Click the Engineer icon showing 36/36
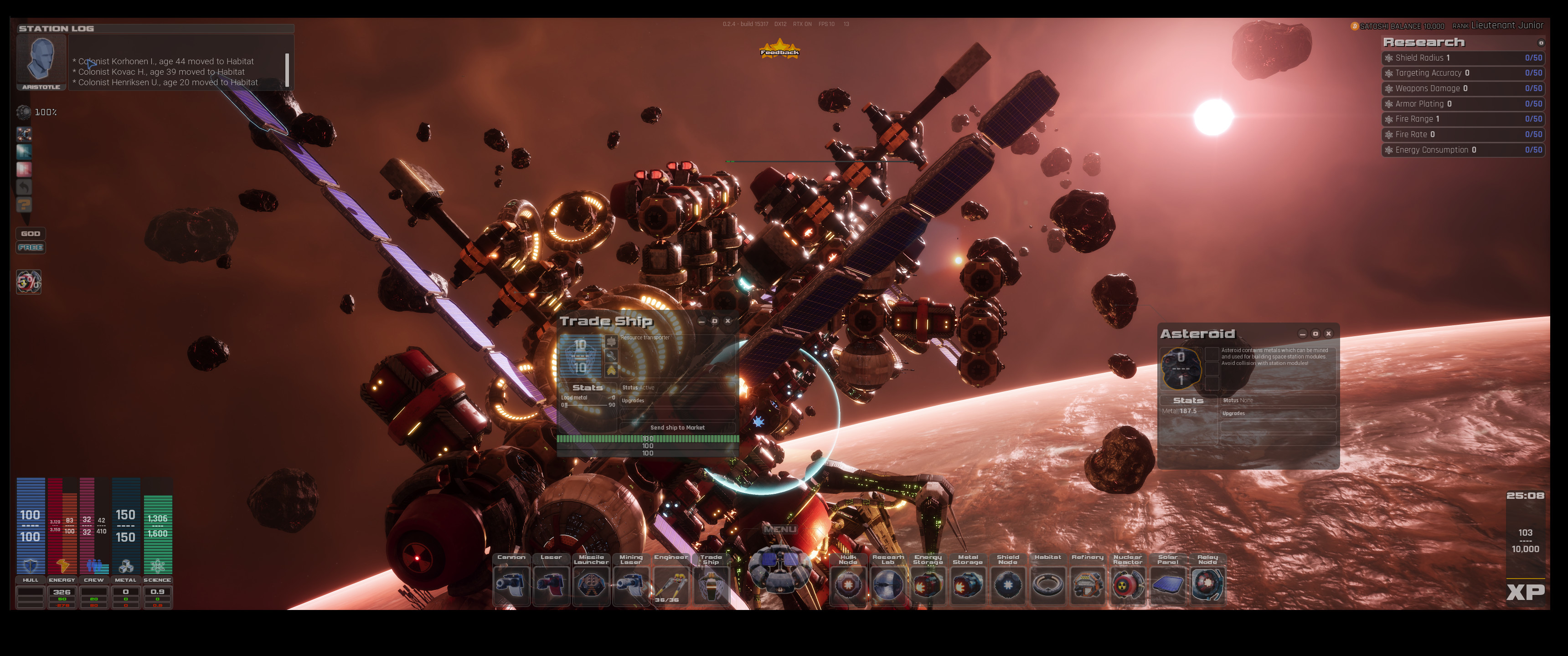 click(671, 585)
